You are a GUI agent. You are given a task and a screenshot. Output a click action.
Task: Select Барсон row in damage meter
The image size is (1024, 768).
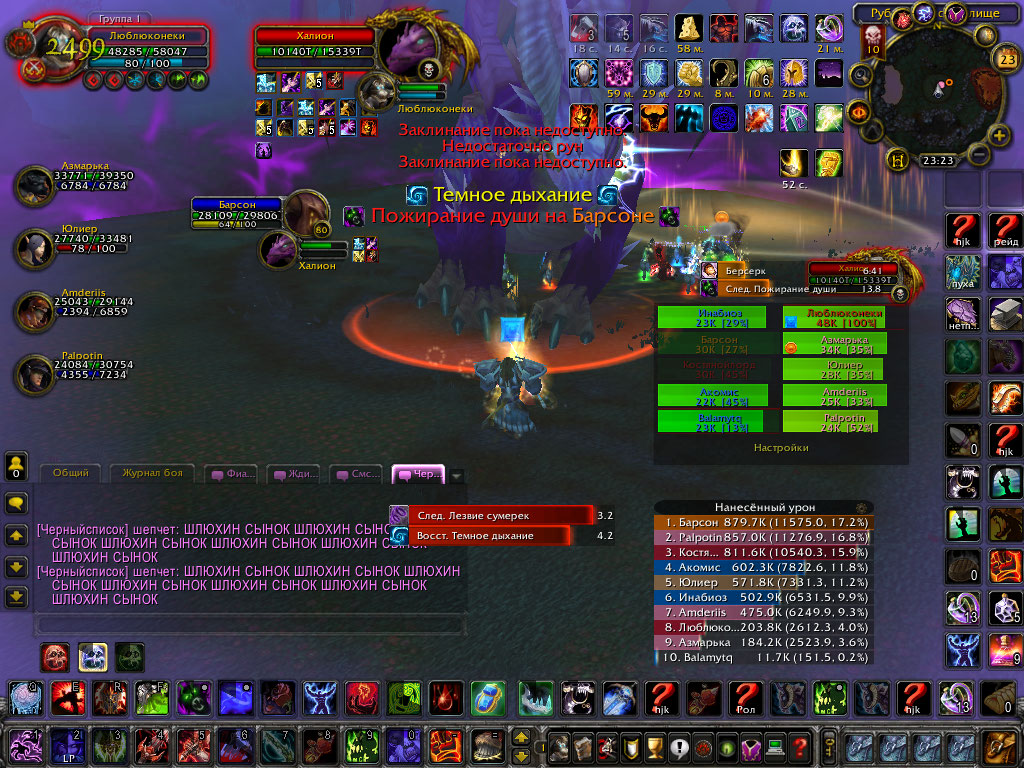tap(762, 522)
